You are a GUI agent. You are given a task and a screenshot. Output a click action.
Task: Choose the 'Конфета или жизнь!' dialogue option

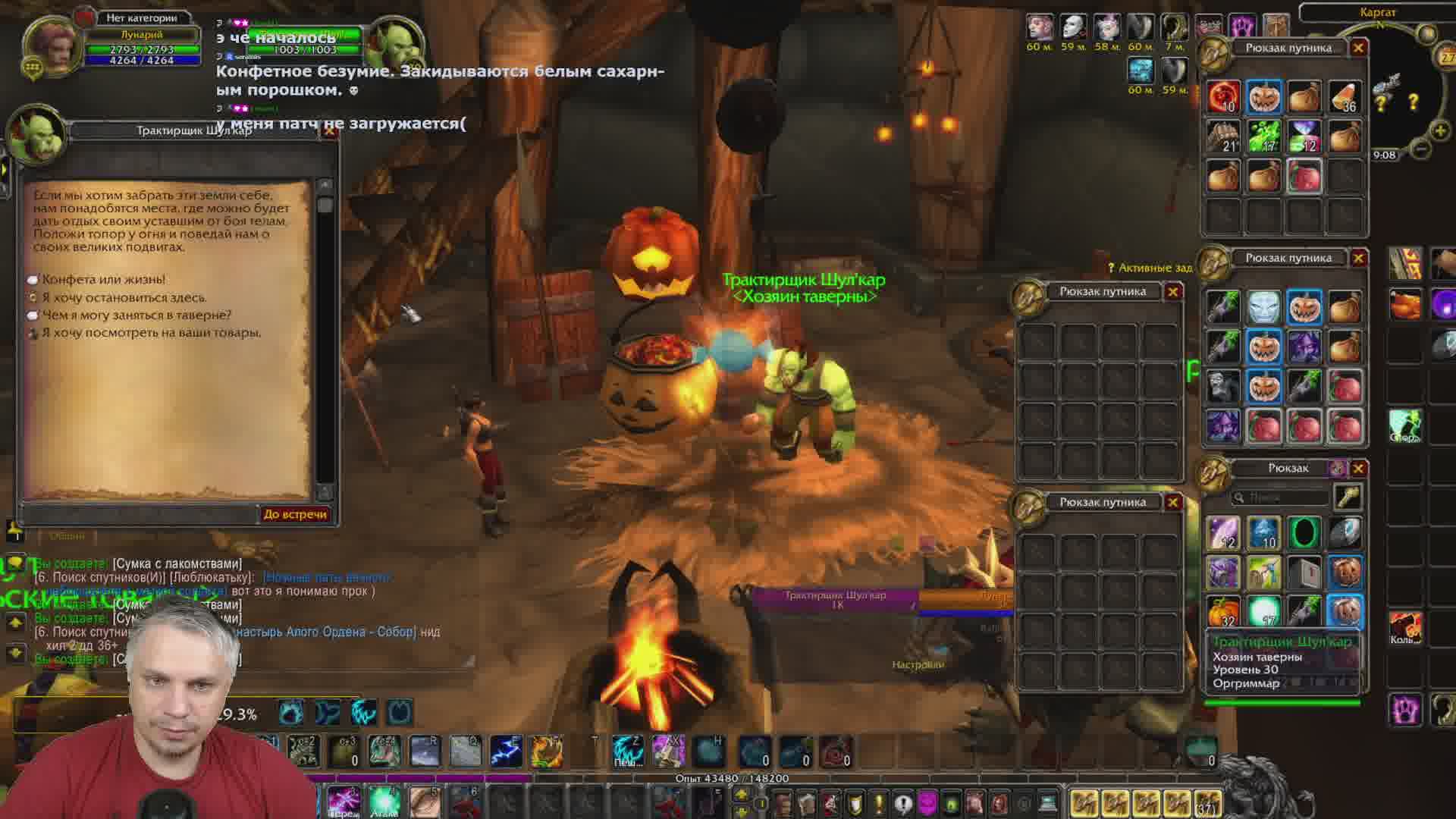pos(103,280)
